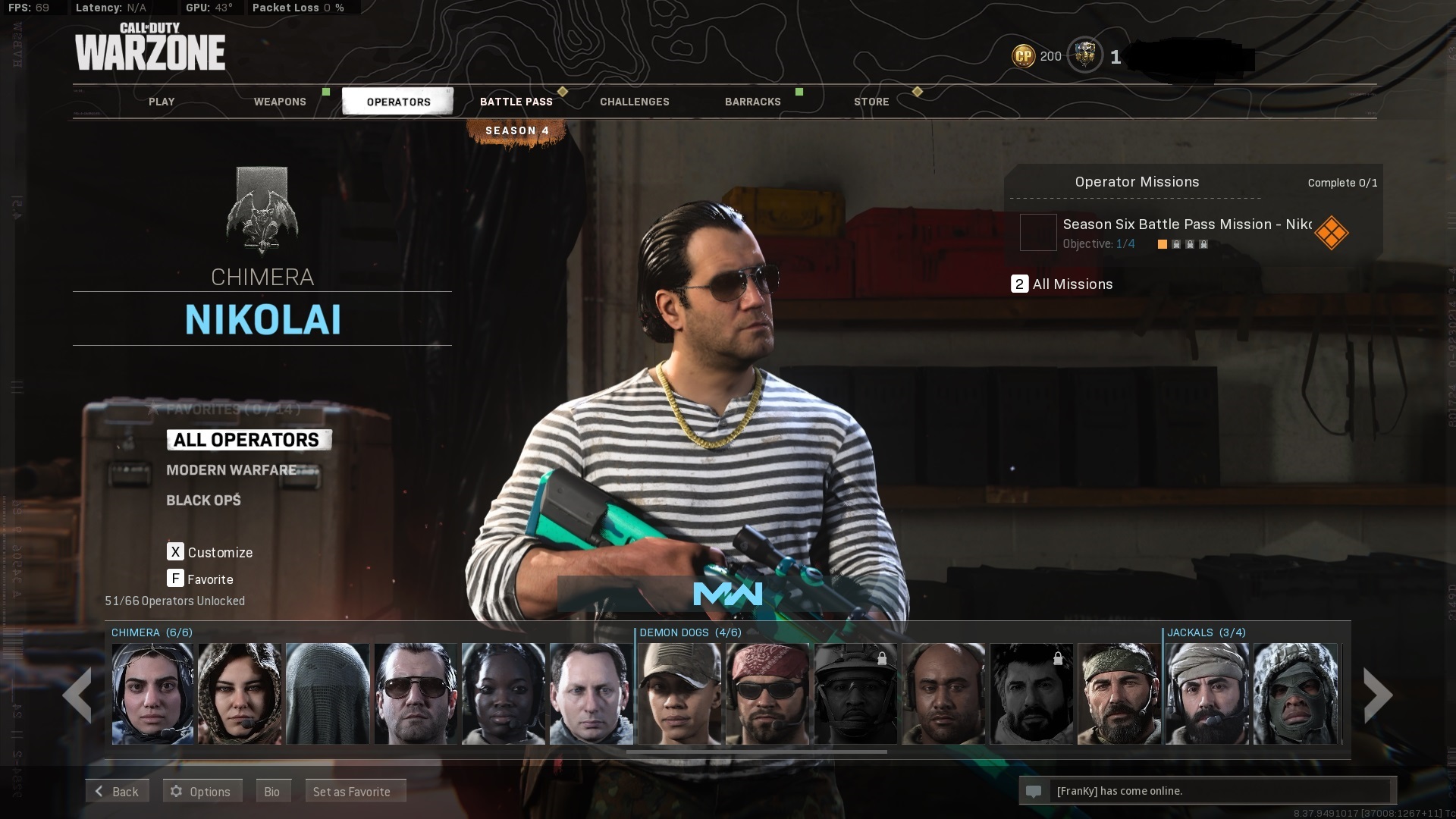This screenshot has width=1456, height=819.
Task: Open the Challenges tab
Action: [x=635, y=102]
